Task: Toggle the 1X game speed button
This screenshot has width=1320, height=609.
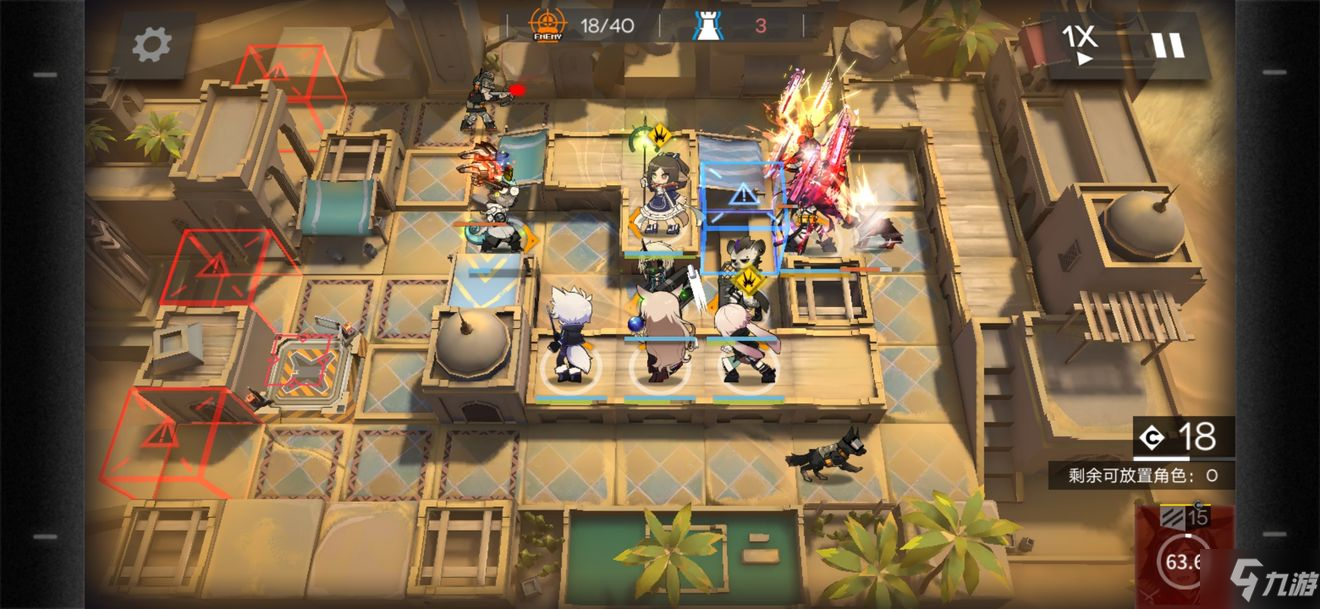Action: click(1080, 44)
